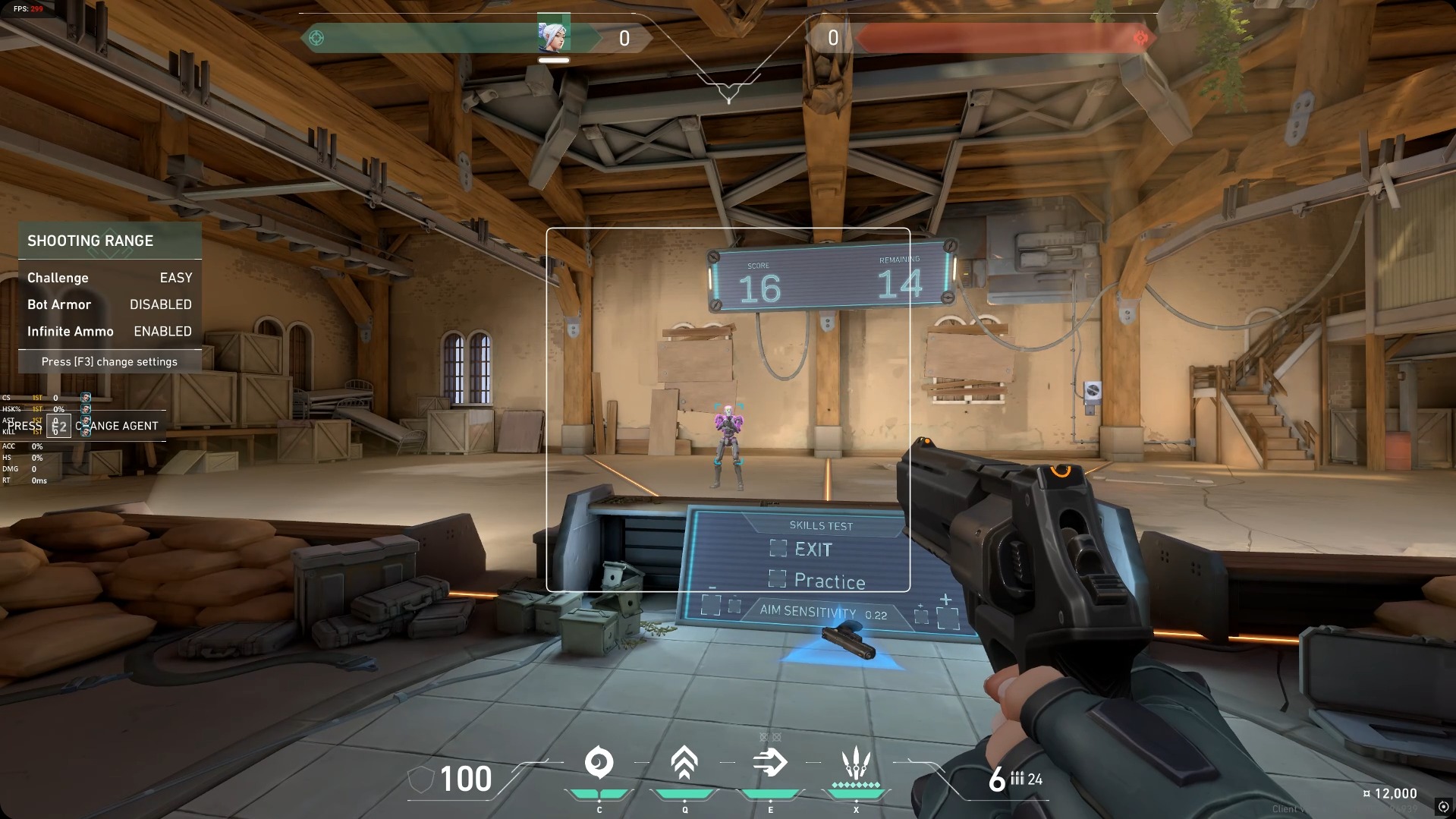
Task: Use the Updraft double-chevron ability
Action: (684, 763)
